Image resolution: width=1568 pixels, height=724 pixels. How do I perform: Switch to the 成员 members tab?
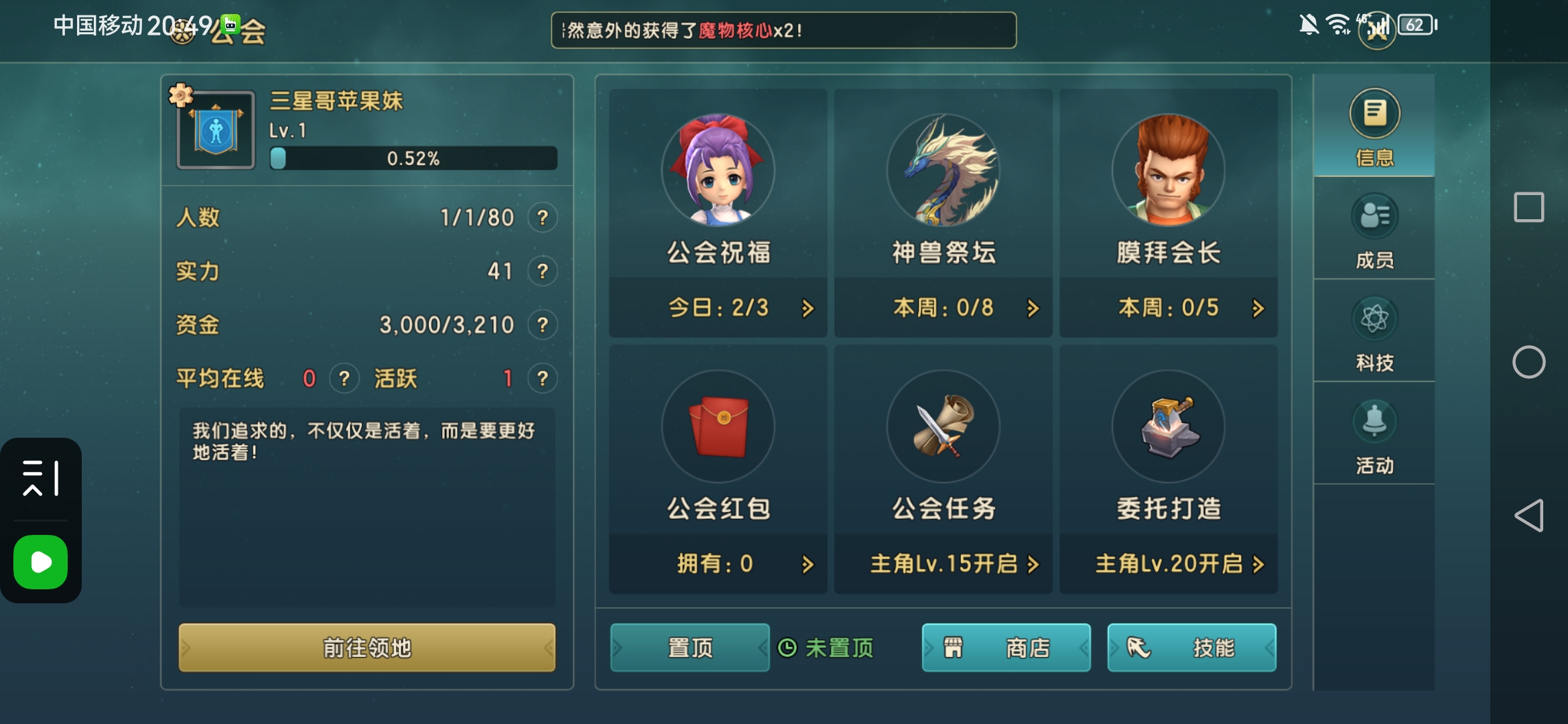coord(1373,231)
